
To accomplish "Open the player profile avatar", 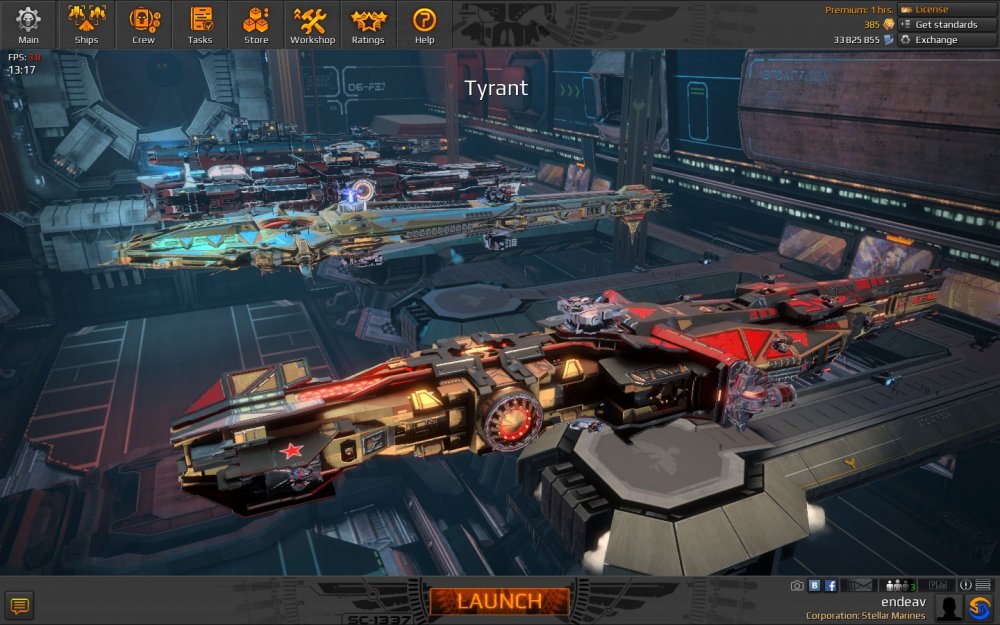I will click(949, 607).
